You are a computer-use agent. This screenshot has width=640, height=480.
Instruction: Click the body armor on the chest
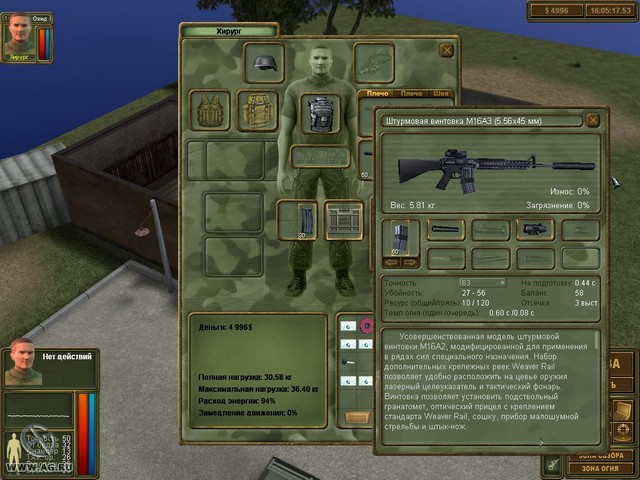320,113
